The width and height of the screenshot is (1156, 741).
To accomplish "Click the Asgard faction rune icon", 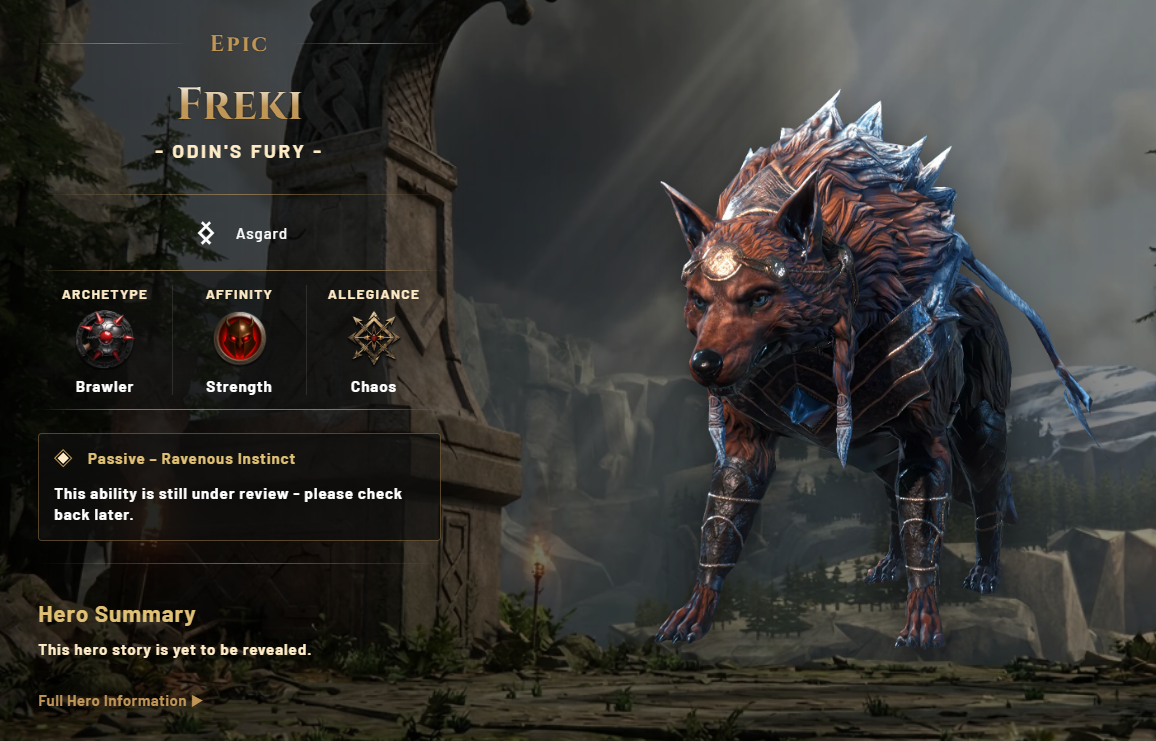I will pos(206,234).
